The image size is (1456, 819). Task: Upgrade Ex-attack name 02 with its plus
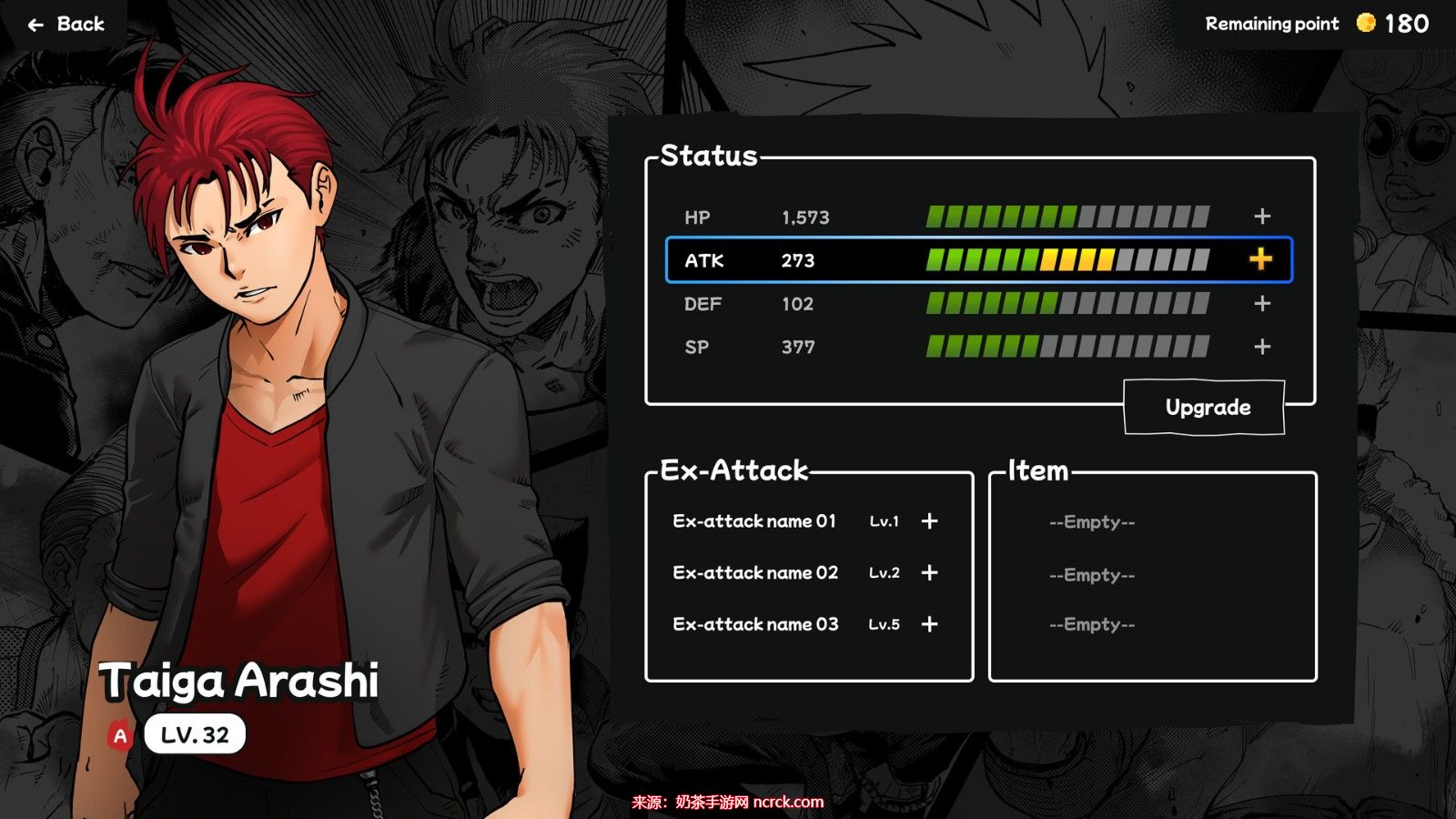[x=929, y=572]
